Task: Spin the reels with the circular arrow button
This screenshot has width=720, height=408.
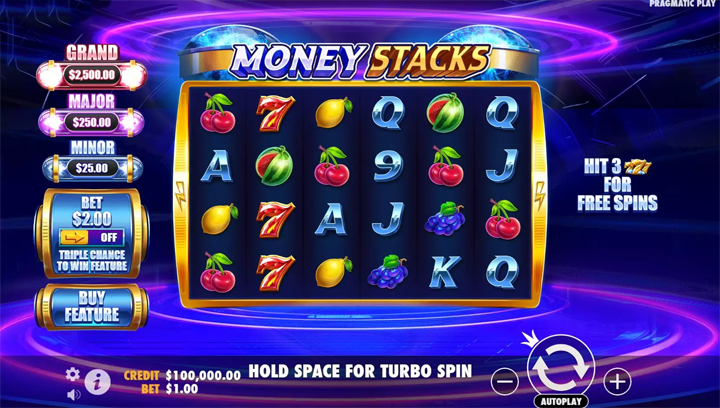Action: (x=560, y=368)
